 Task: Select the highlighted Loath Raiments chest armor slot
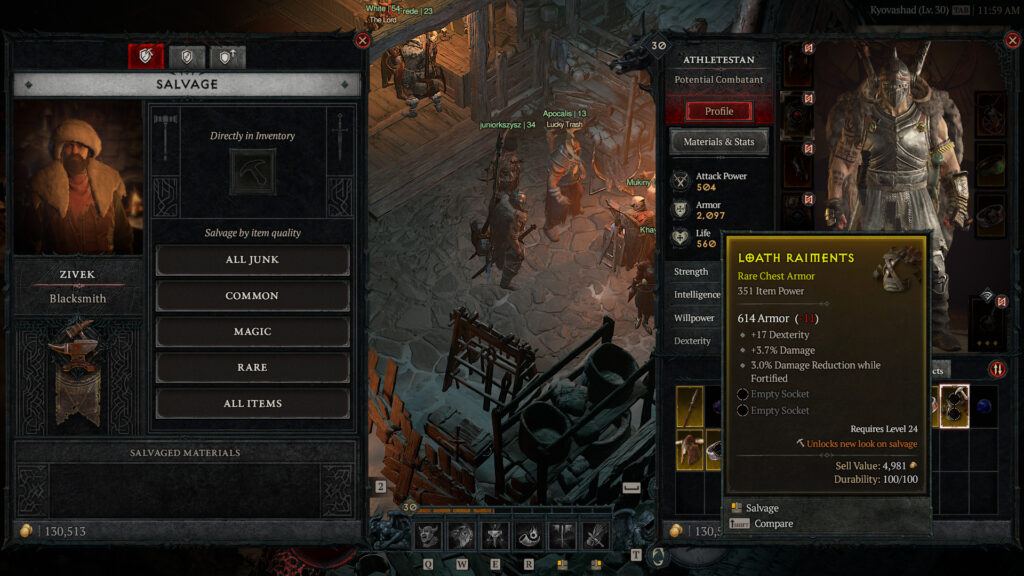pyautogui.click(x=953, y=406)
